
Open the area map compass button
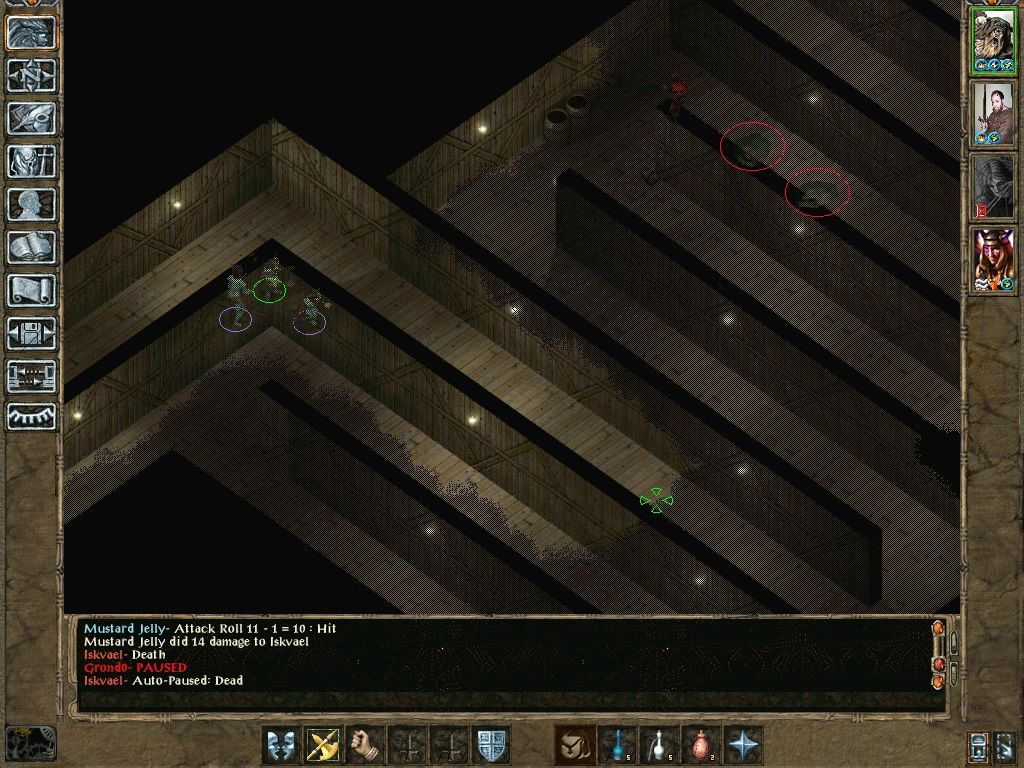click(x=31, y=76)
